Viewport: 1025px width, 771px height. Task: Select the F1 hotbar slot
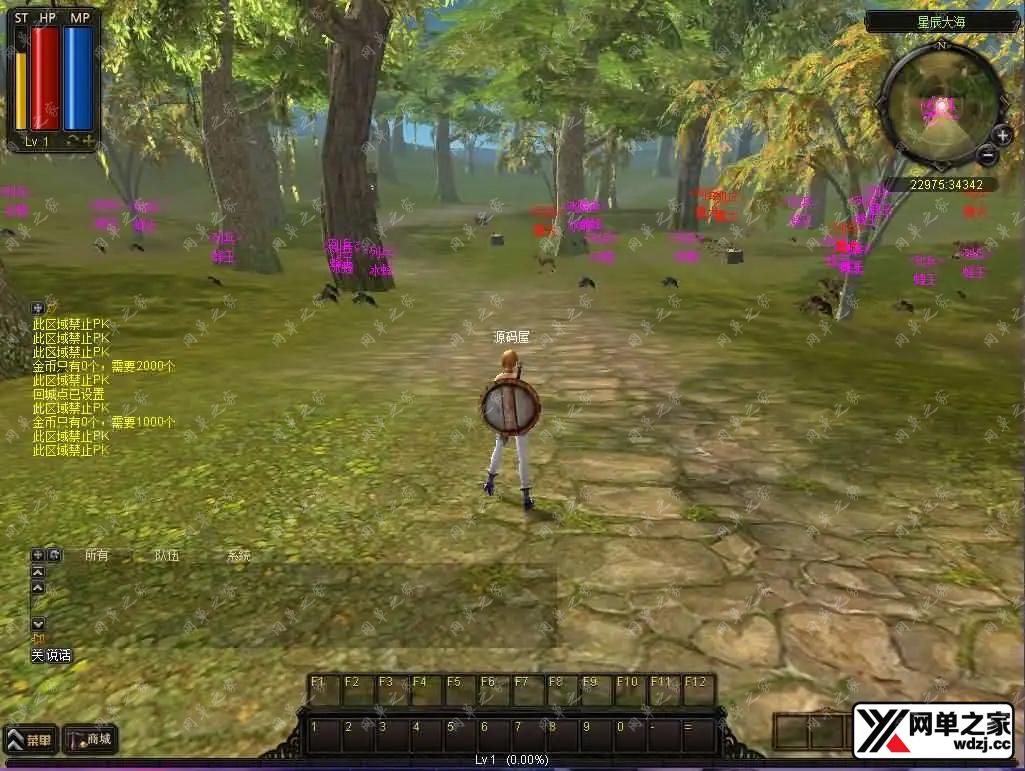pyautogui.click(x=323, y=690)
